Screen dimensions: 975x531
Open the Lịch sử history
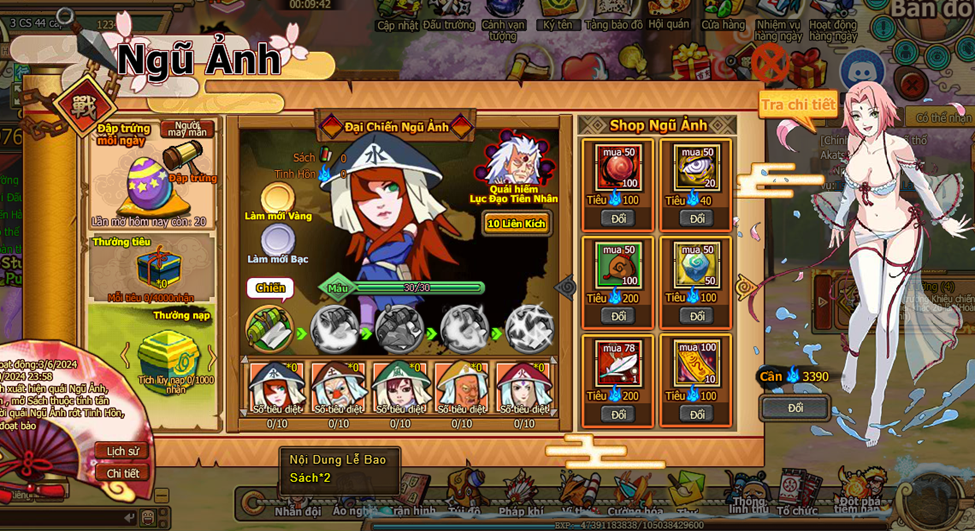pyautogui.click(x=122, y=451)
